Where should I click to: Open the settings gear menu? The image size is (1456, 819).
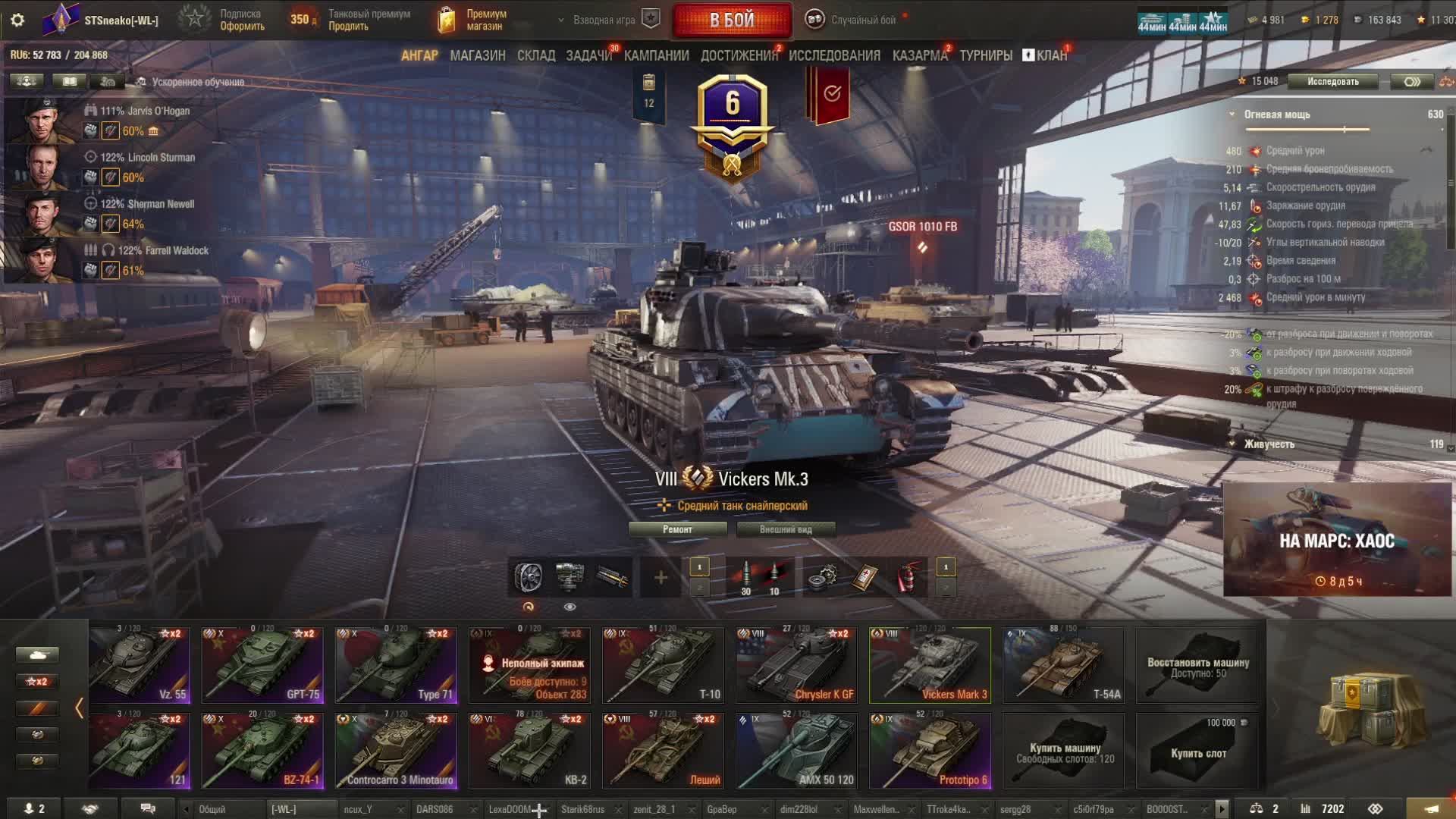tap(17, 20)
